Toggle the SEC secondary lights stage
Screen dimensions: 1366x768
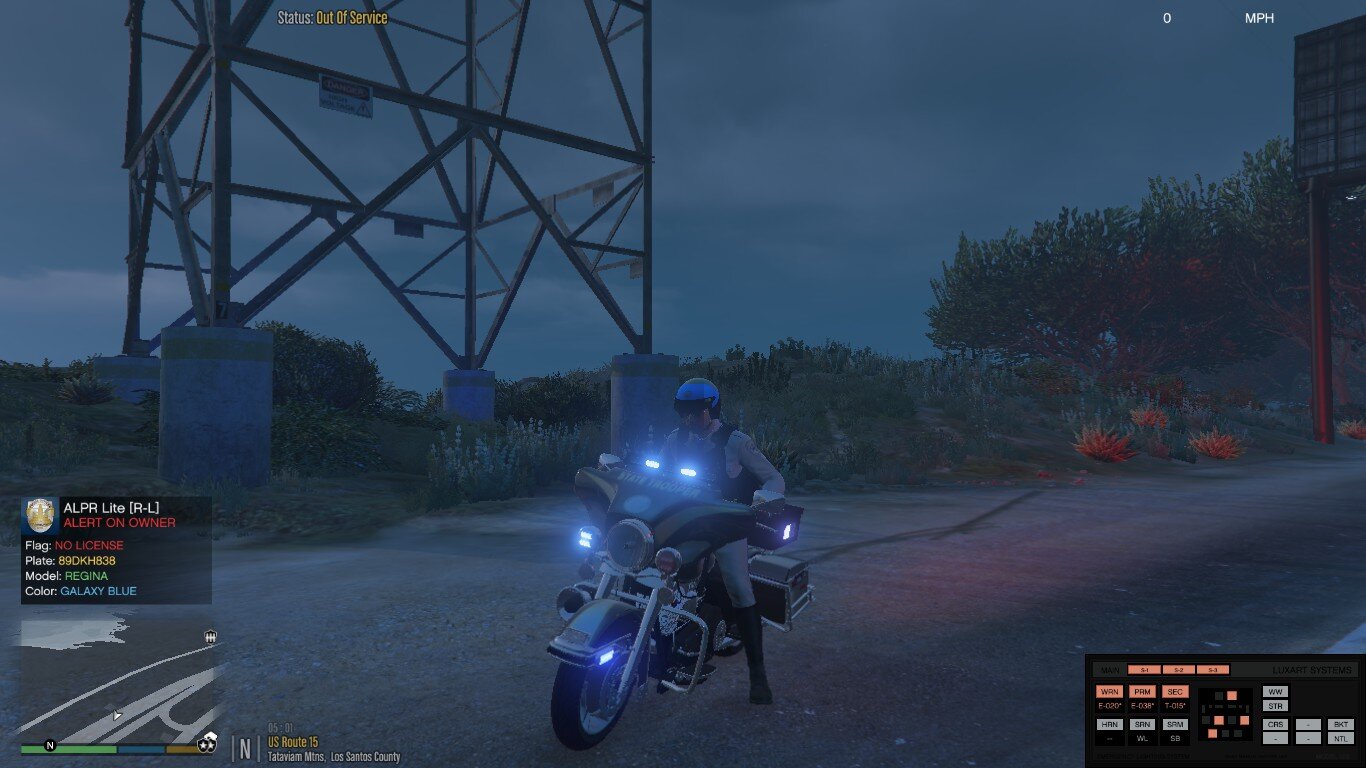click(x=1175, y=692)
